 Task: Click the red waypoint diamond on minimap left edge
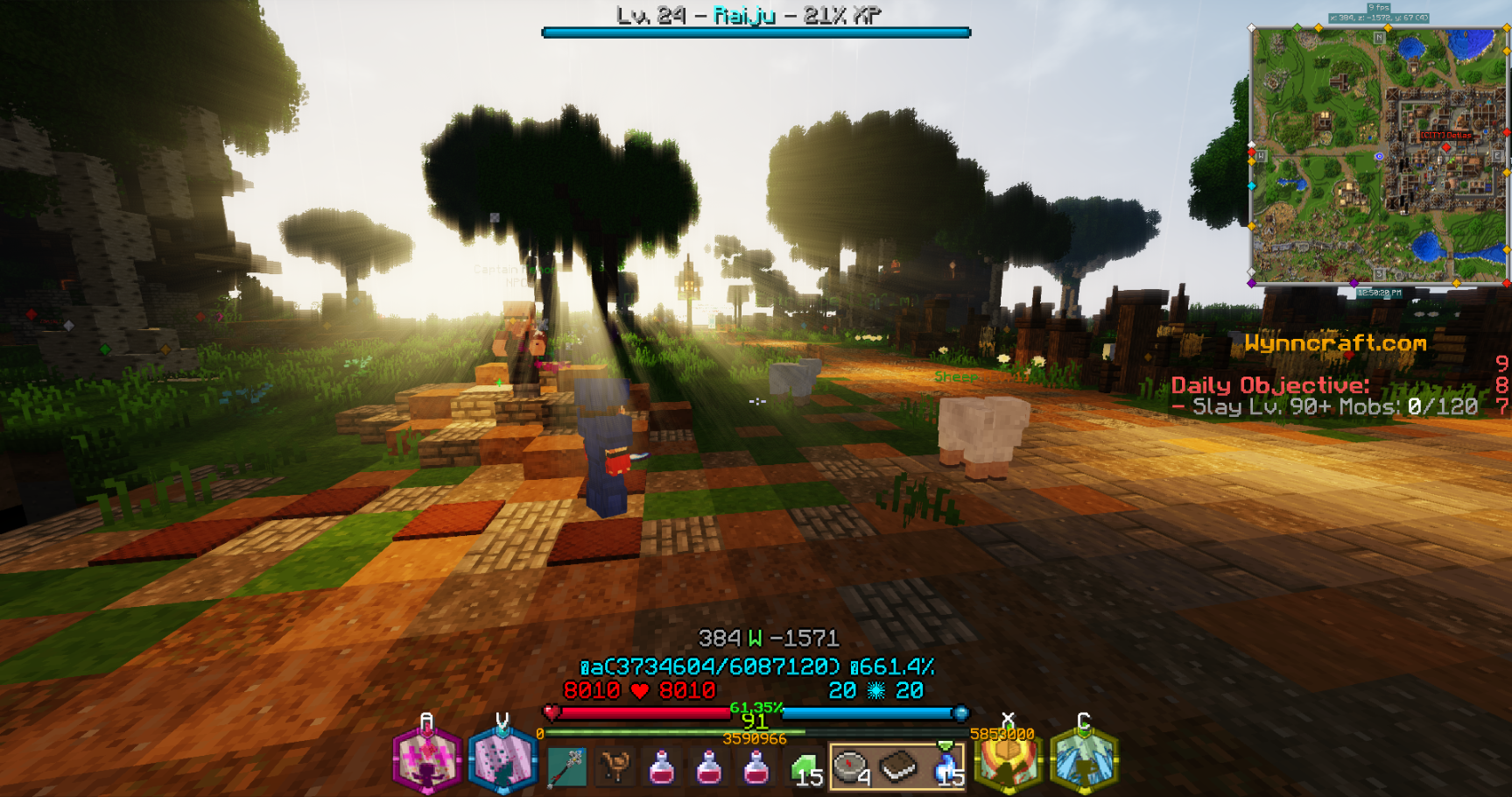(x=1252, y=153)
